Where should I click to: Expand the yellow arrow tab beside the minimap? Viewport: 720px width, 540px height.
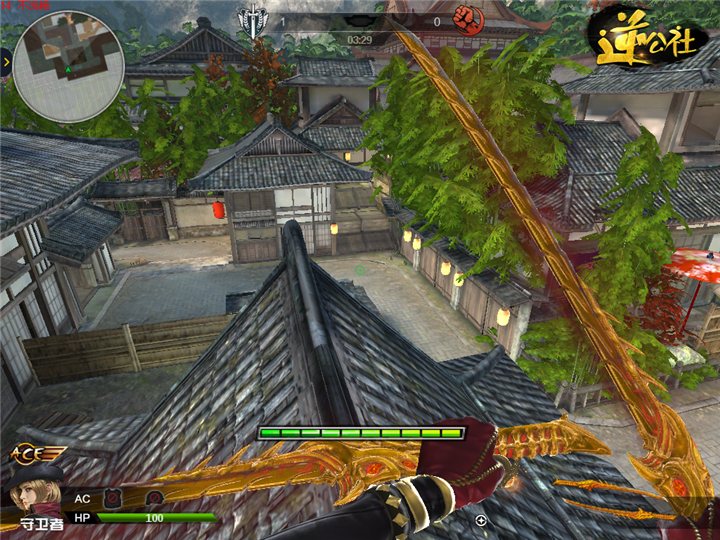(5, 62)
